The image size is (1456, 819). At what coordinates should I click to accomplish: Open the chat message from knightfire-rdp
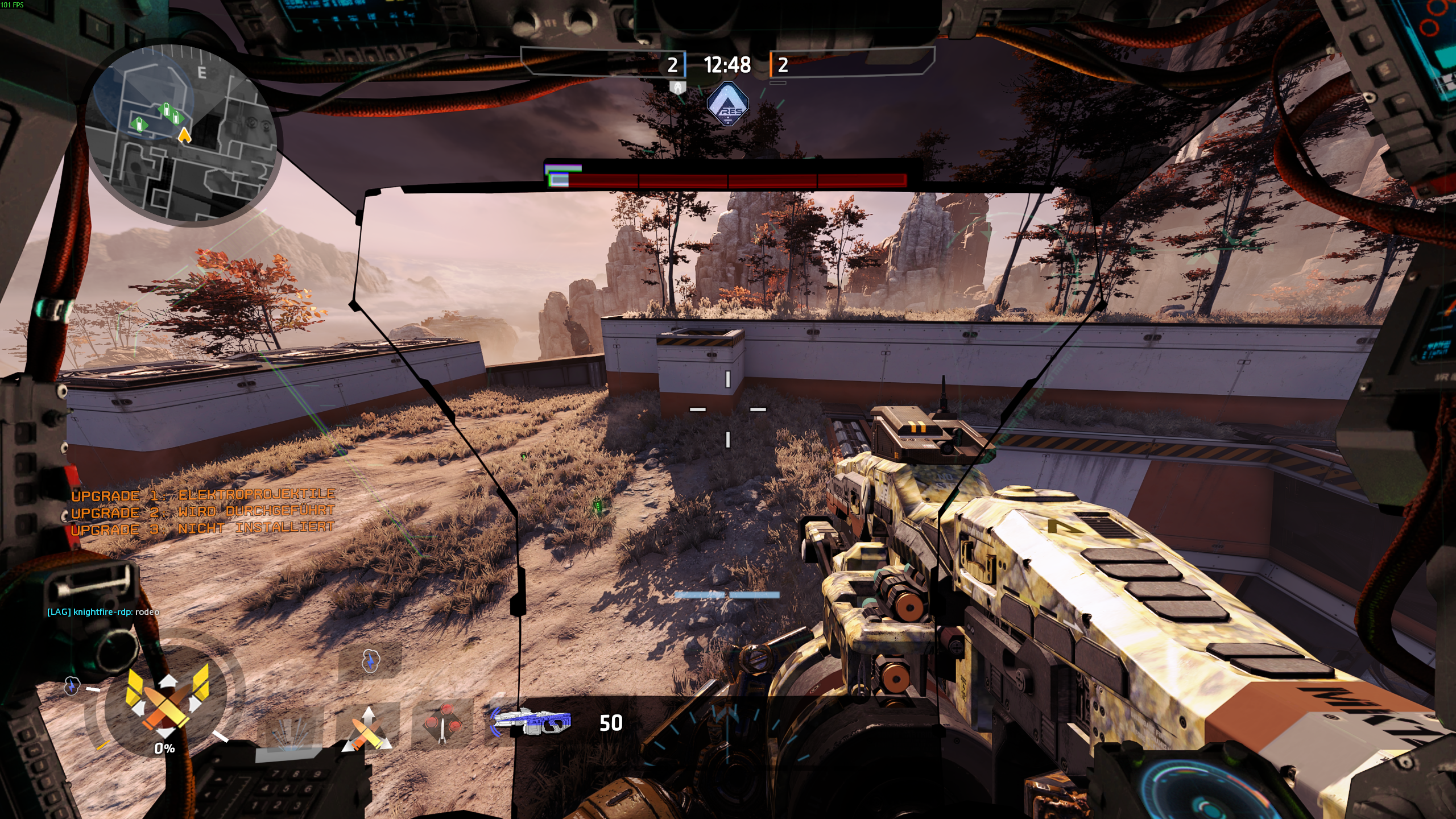tap(103, 612)
